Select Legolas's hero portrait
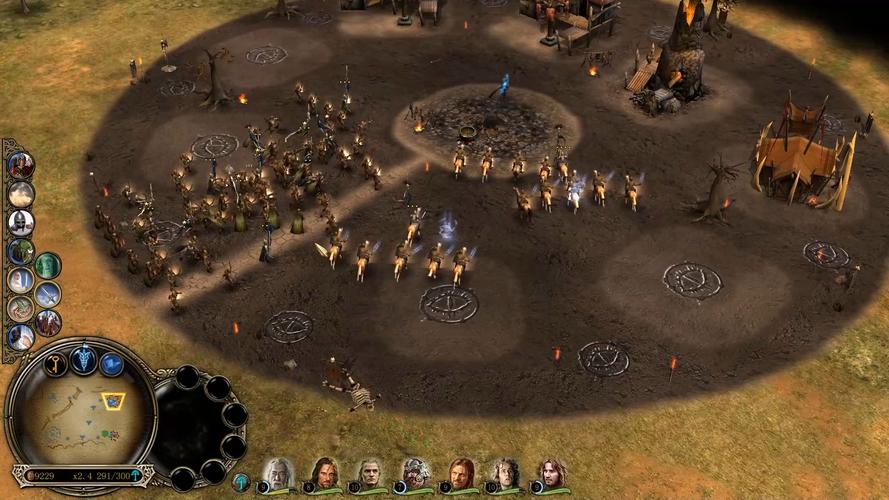The height and width of the screenshot is (500, 889). [x=371, y=472]
